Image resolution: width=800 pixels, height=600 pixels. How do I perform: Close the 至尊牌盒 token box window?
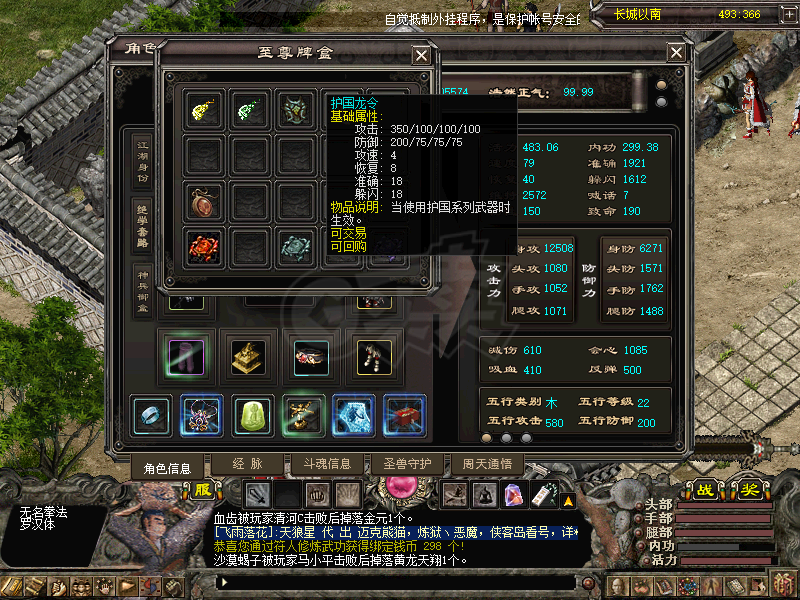(x=421, y=56)
